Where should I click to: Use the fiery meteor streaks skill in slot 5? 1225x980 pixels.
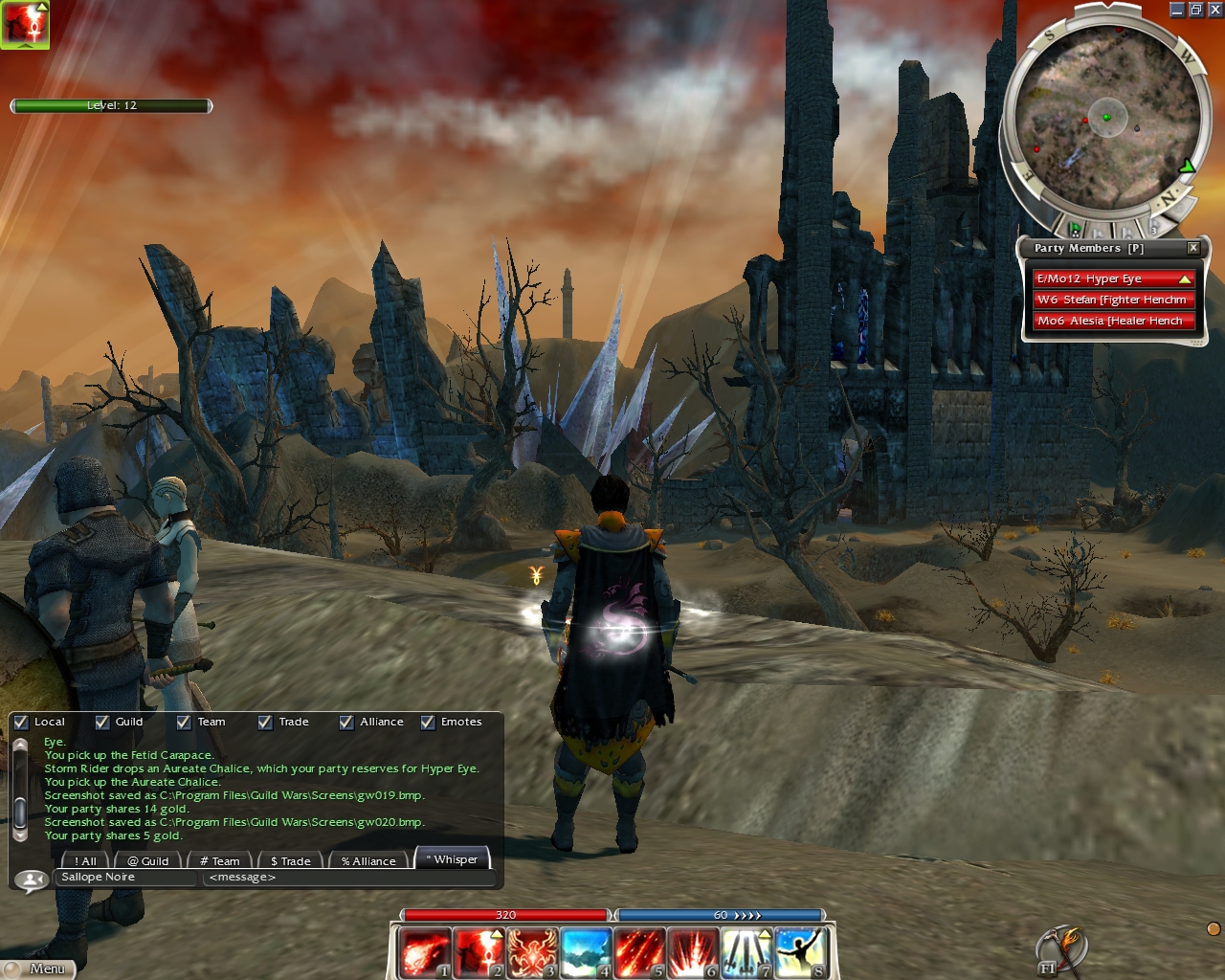point(638,953)
